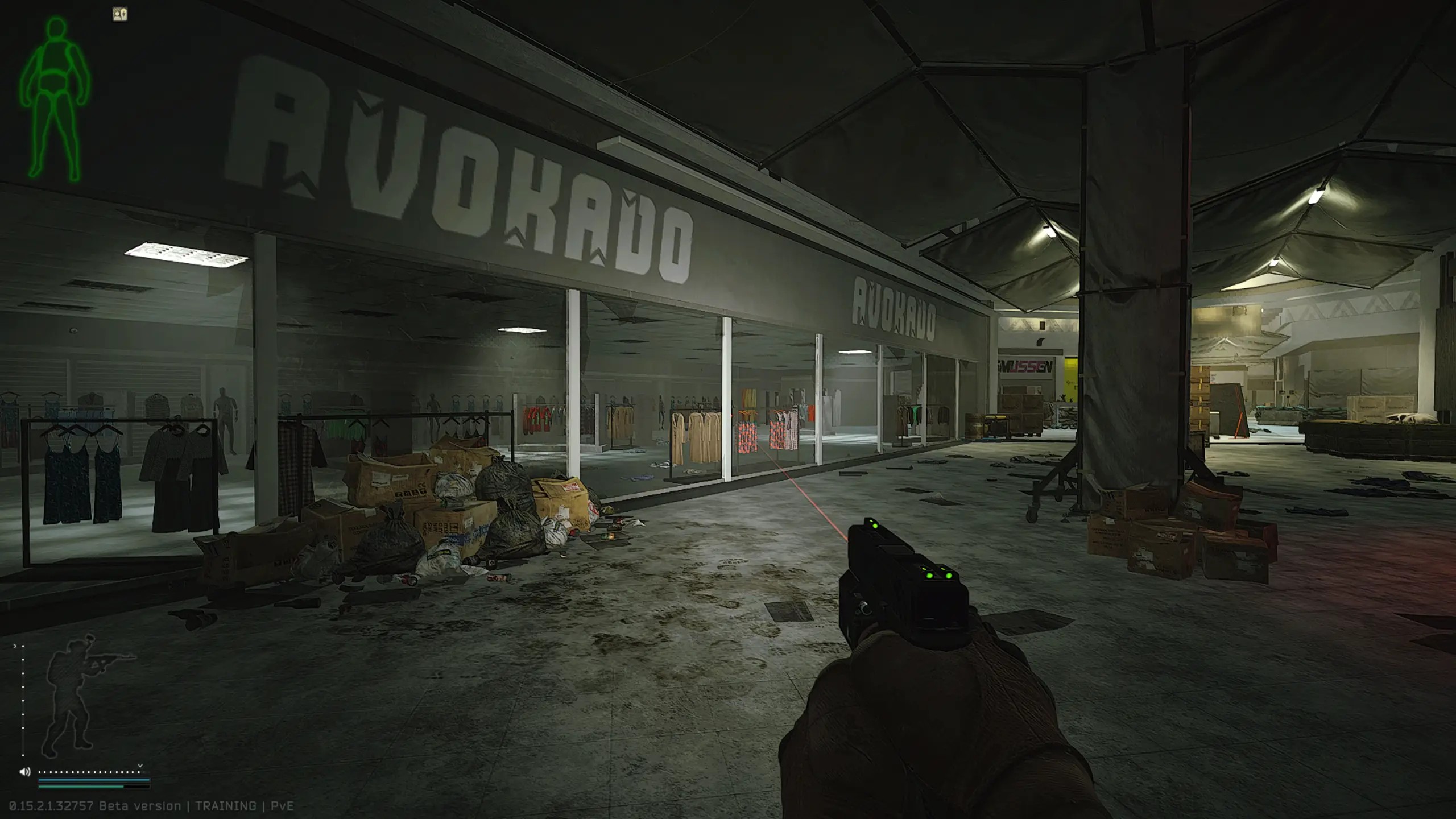The image size is (1456, 819).
Task: Click the speaker noise level icon
Action: 24,772
